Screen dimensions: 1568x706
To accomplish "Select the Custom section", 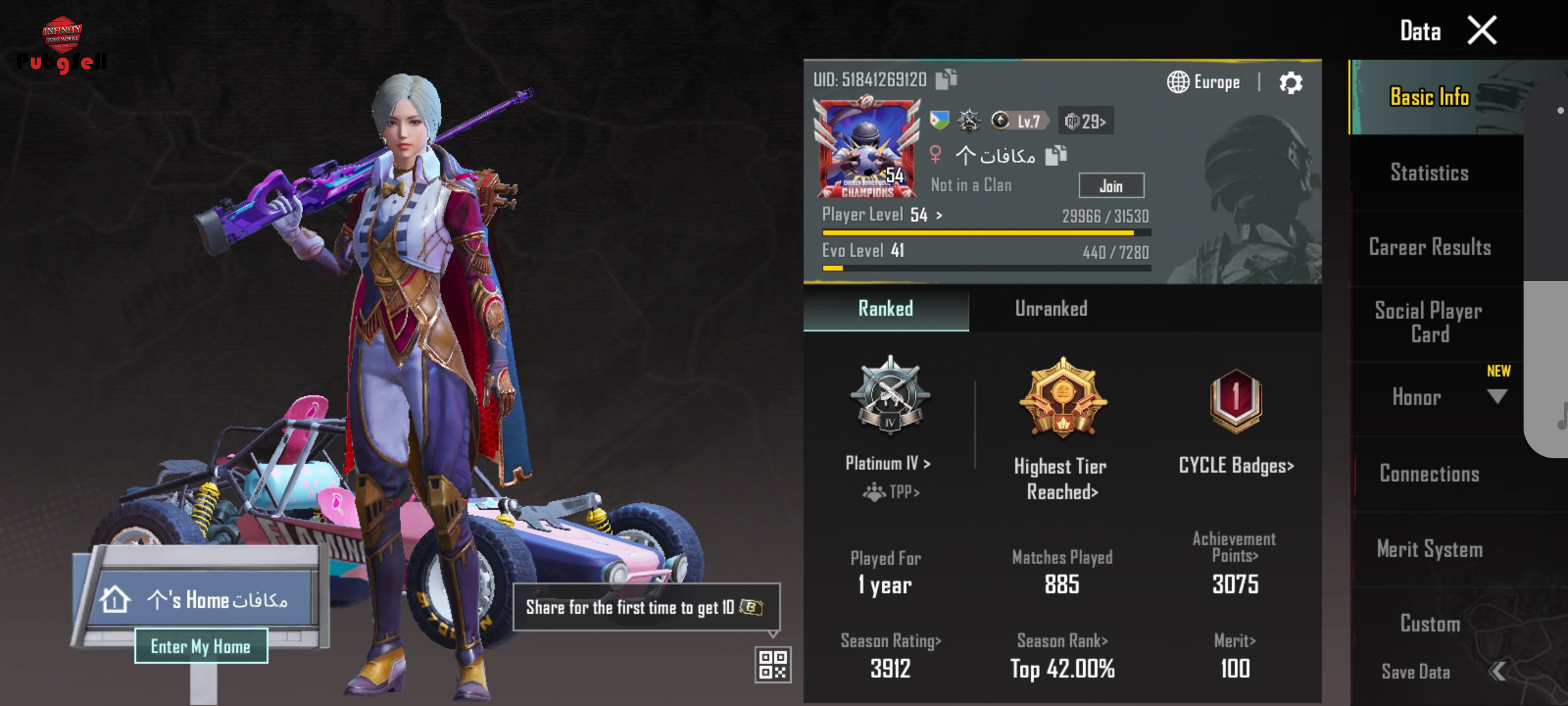I will 1429,624.
